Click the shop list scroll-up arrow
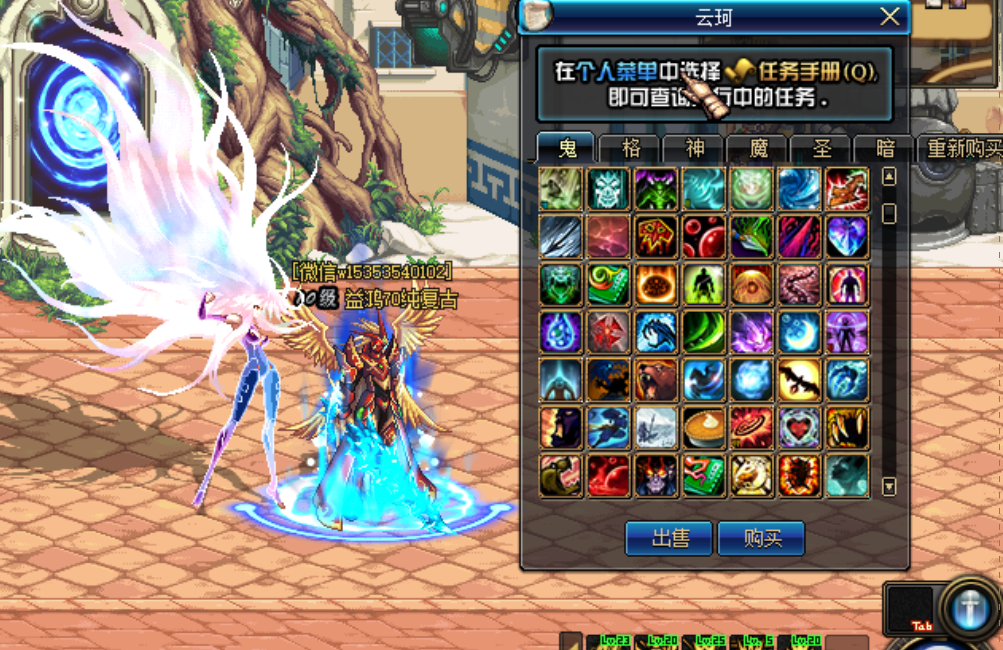Screen dimensions: 1003x650 (x=889, y=177)
